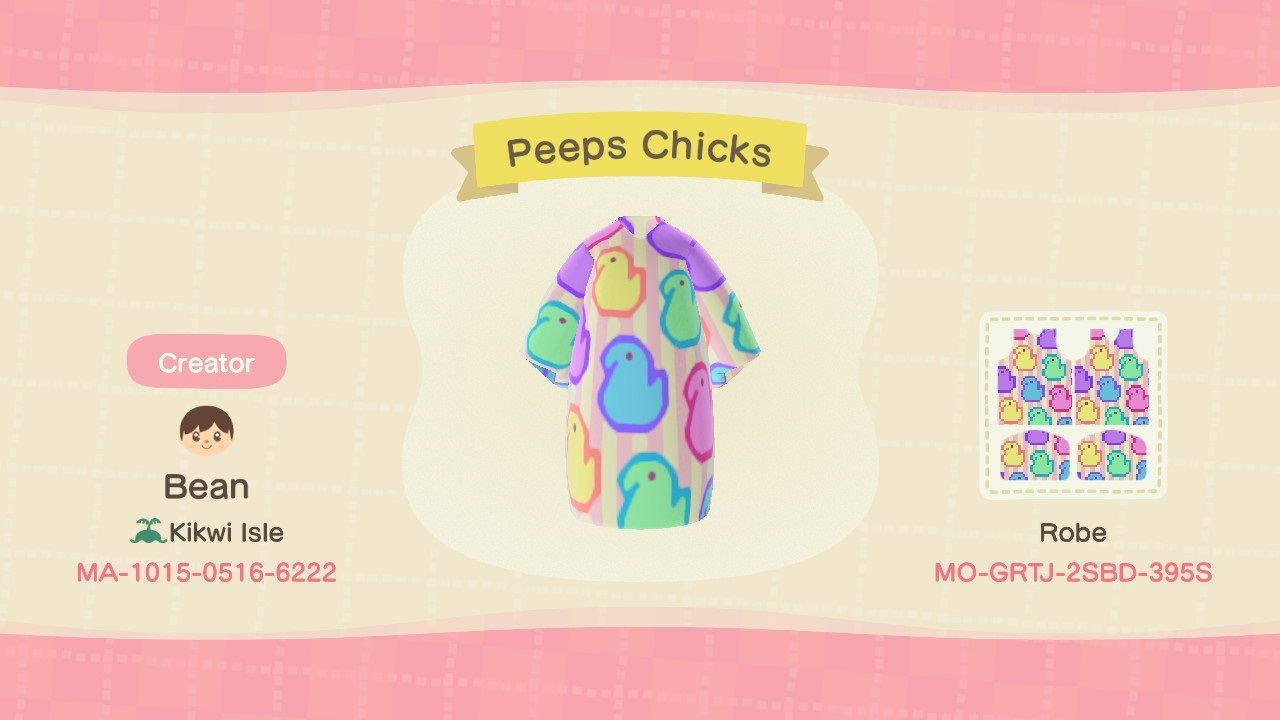
Task: Open the Robe garment type selector
Action: [1073, 532]
